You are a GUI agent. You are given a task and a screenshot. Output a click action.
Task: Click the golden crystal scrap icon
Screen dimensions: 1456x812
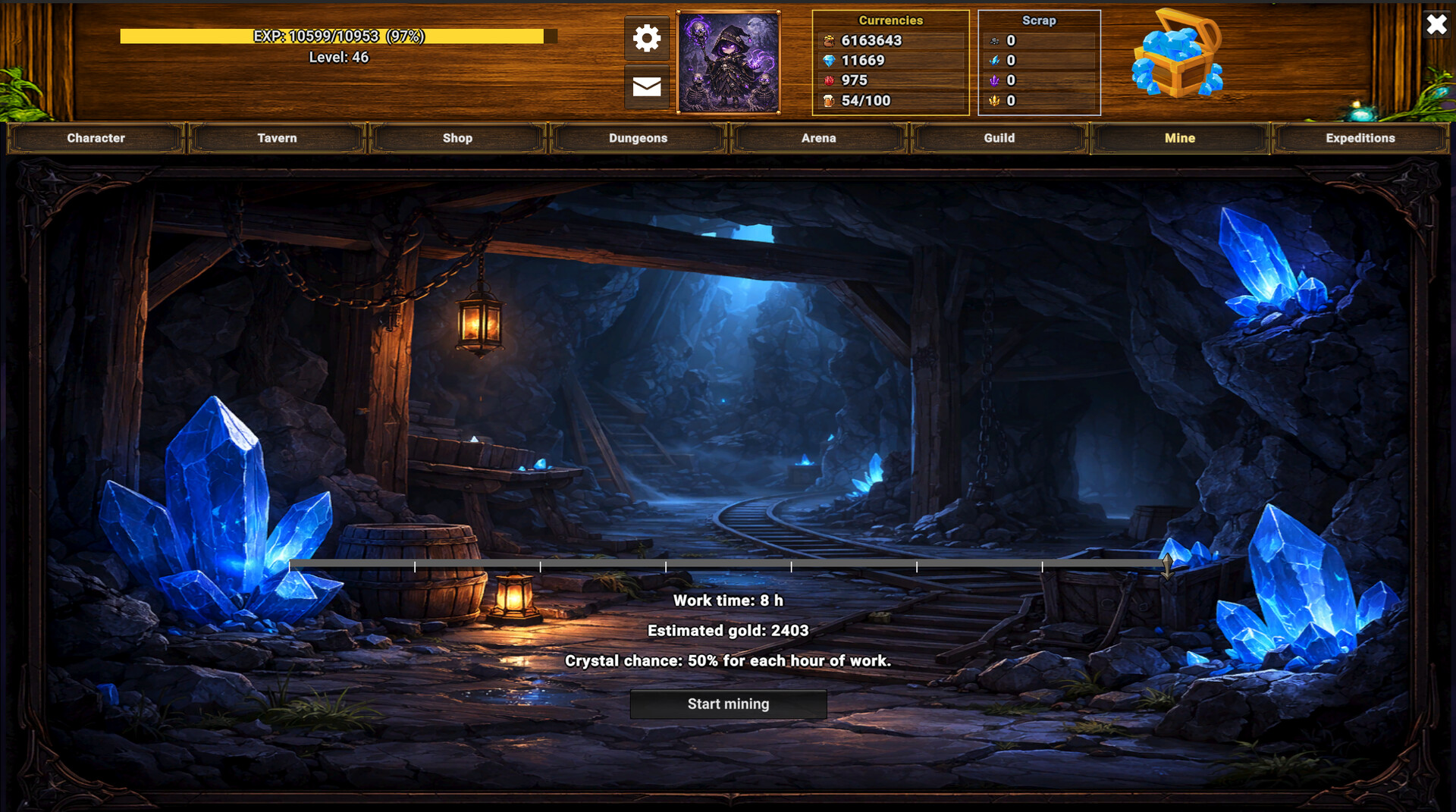pyautogui.click(x=996, y=100)
